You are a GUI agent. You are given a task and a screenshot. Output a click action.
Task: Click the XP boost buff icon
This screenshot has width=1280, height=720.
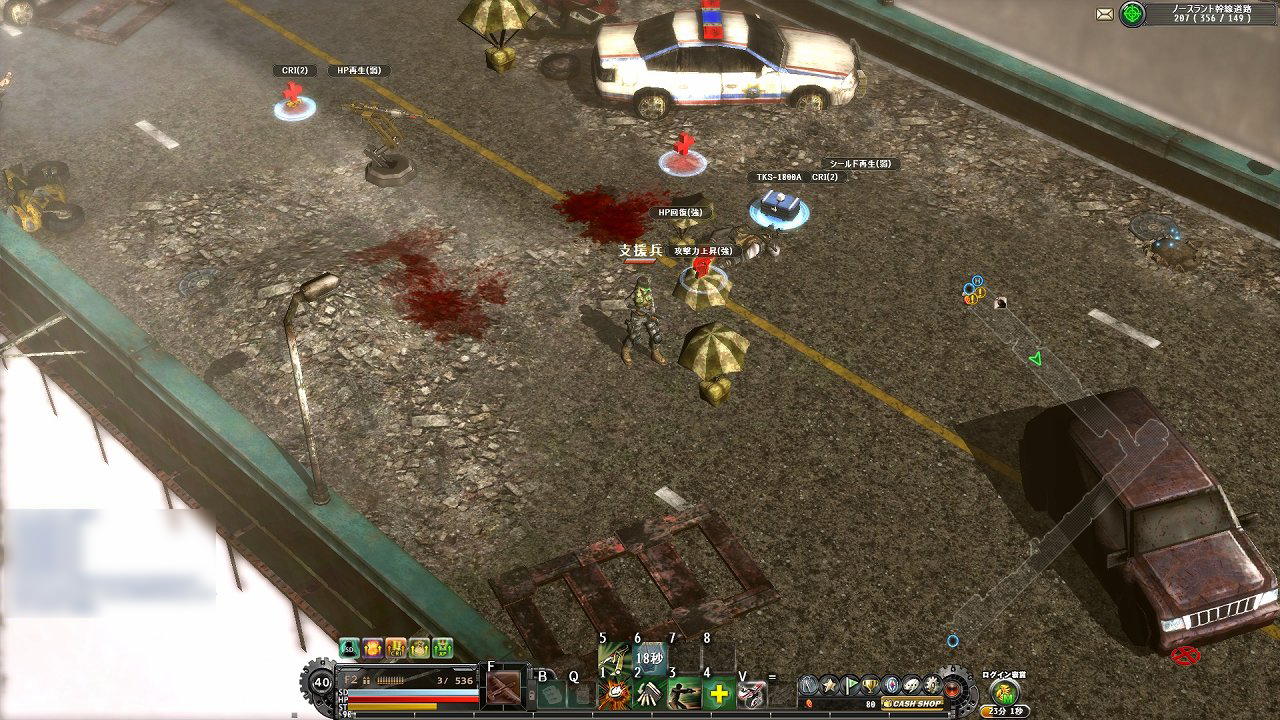click(x=441, y=648)
